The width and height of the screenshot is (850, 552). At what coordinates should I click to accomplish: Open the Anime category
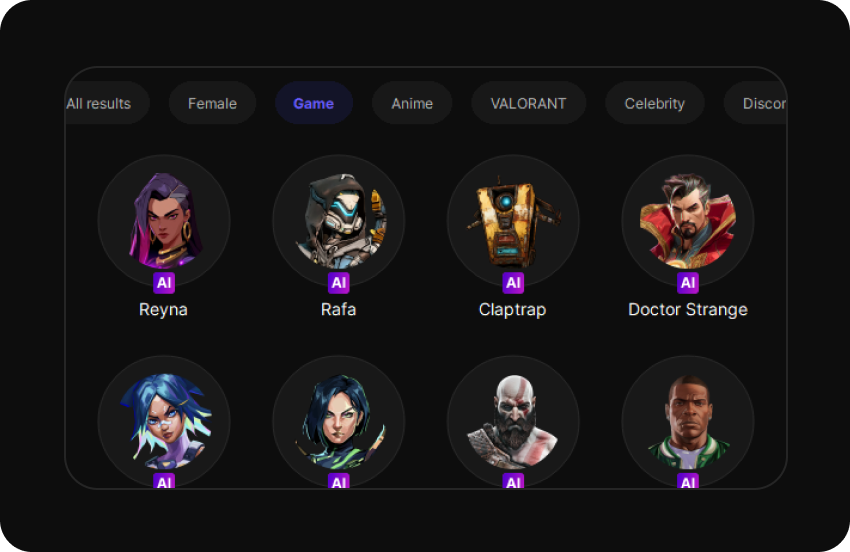(x=412, y=103)
